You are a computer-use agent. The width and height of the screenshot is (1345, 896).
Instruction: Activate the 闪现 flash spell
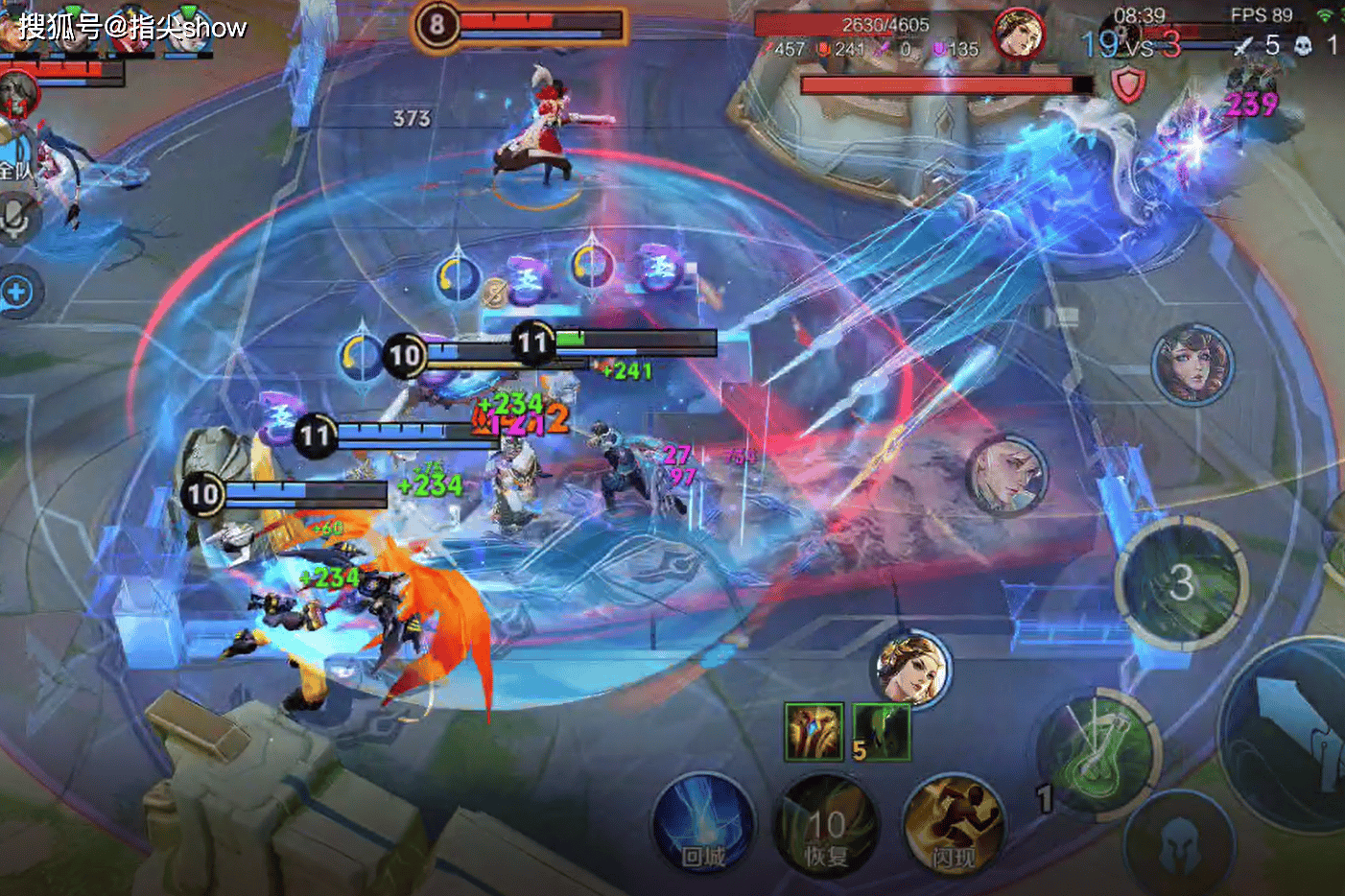pos(953,824)
